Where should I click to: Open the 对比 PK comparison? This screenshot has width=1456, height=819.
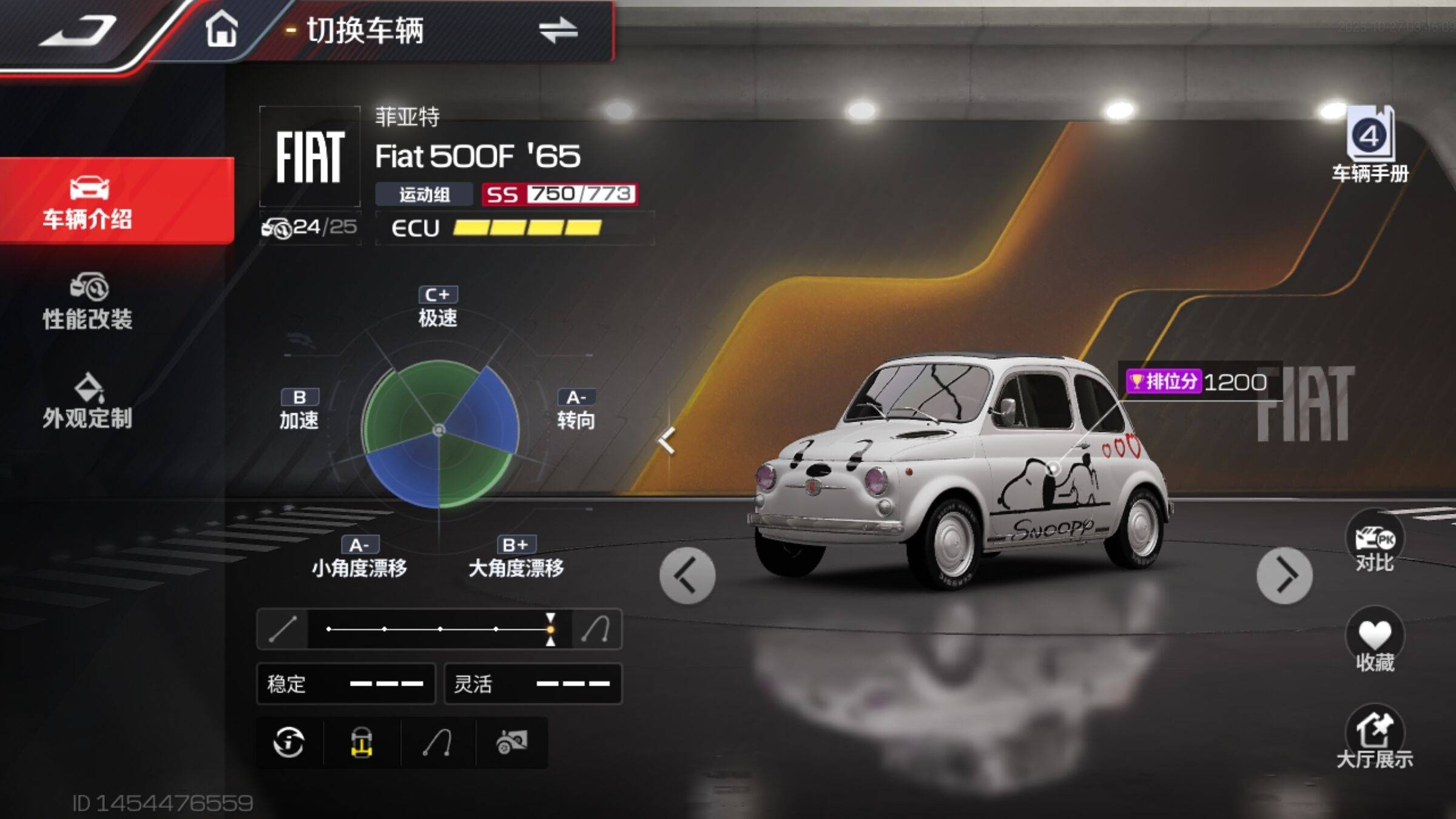tap(1374, 542)
